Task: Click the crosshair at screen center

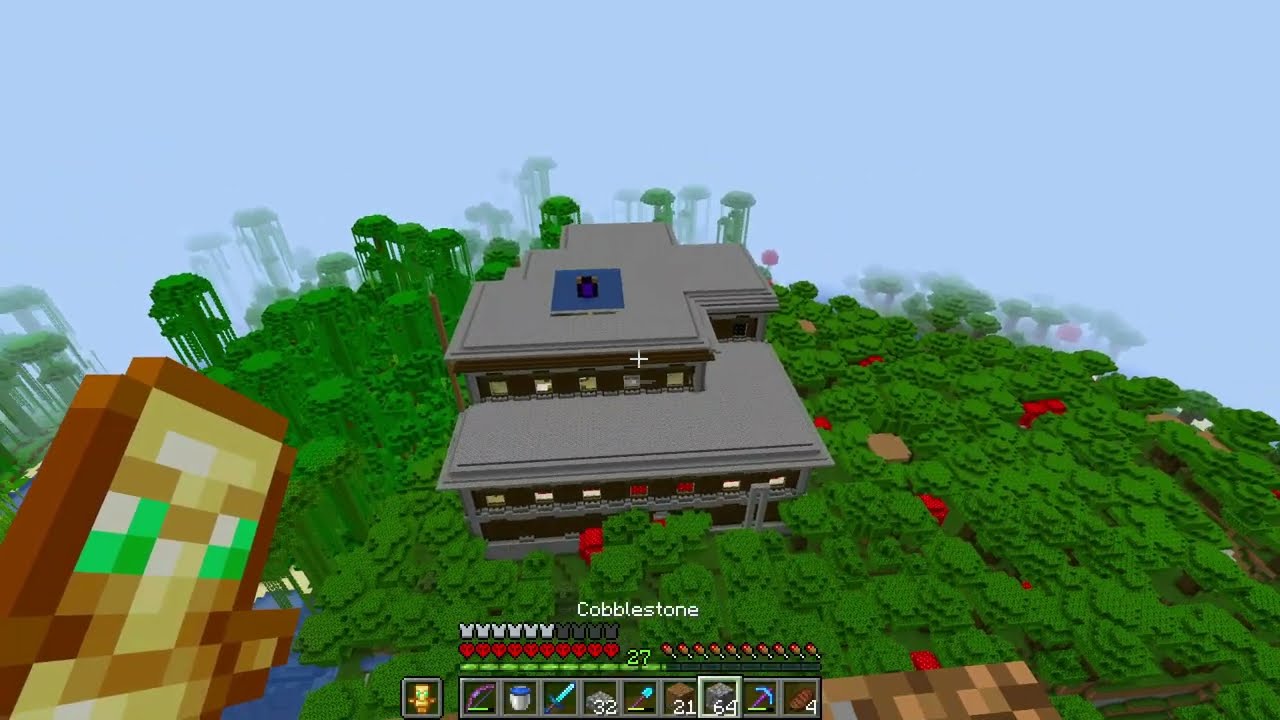Action: 639,358
